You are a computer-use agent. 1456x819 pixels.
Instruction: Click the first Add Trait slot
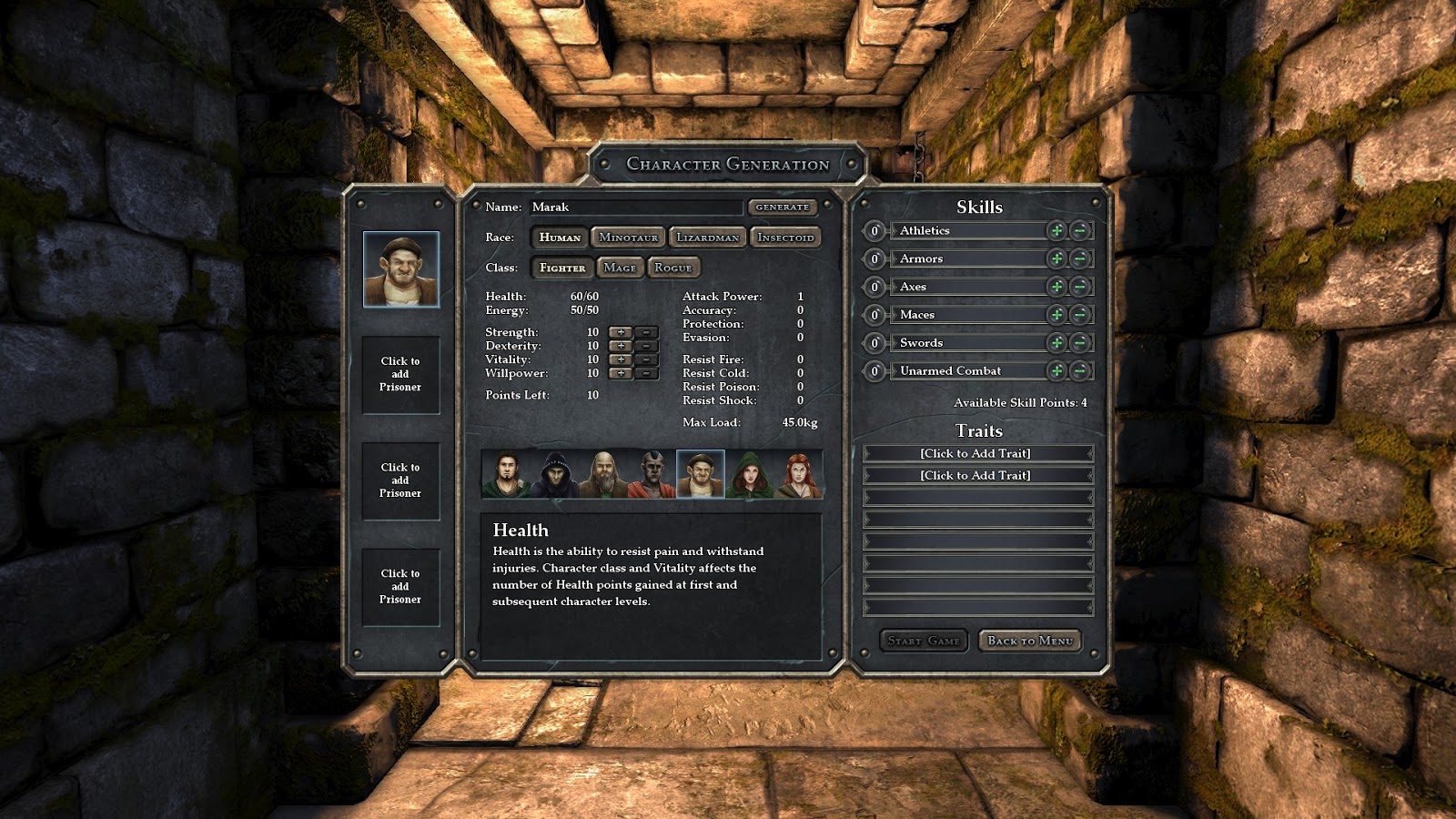(x=977, y=453)
